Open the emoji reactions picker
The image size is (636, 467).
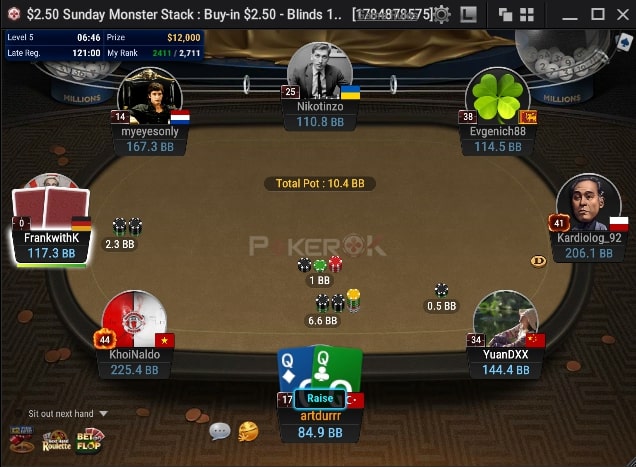[248, 431]
